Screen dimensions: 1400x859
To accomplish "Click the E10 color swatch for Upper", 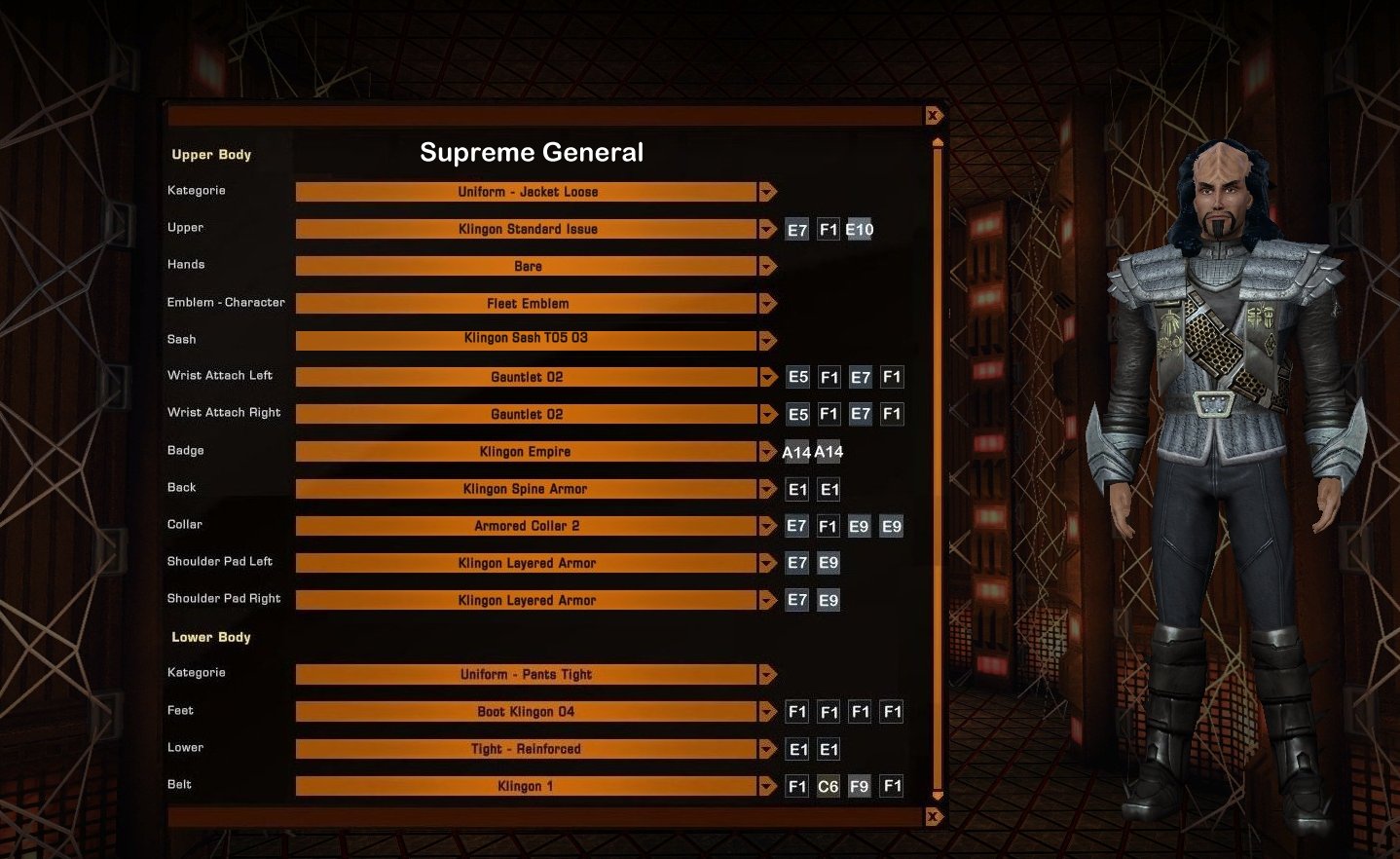I will point(860,230).
